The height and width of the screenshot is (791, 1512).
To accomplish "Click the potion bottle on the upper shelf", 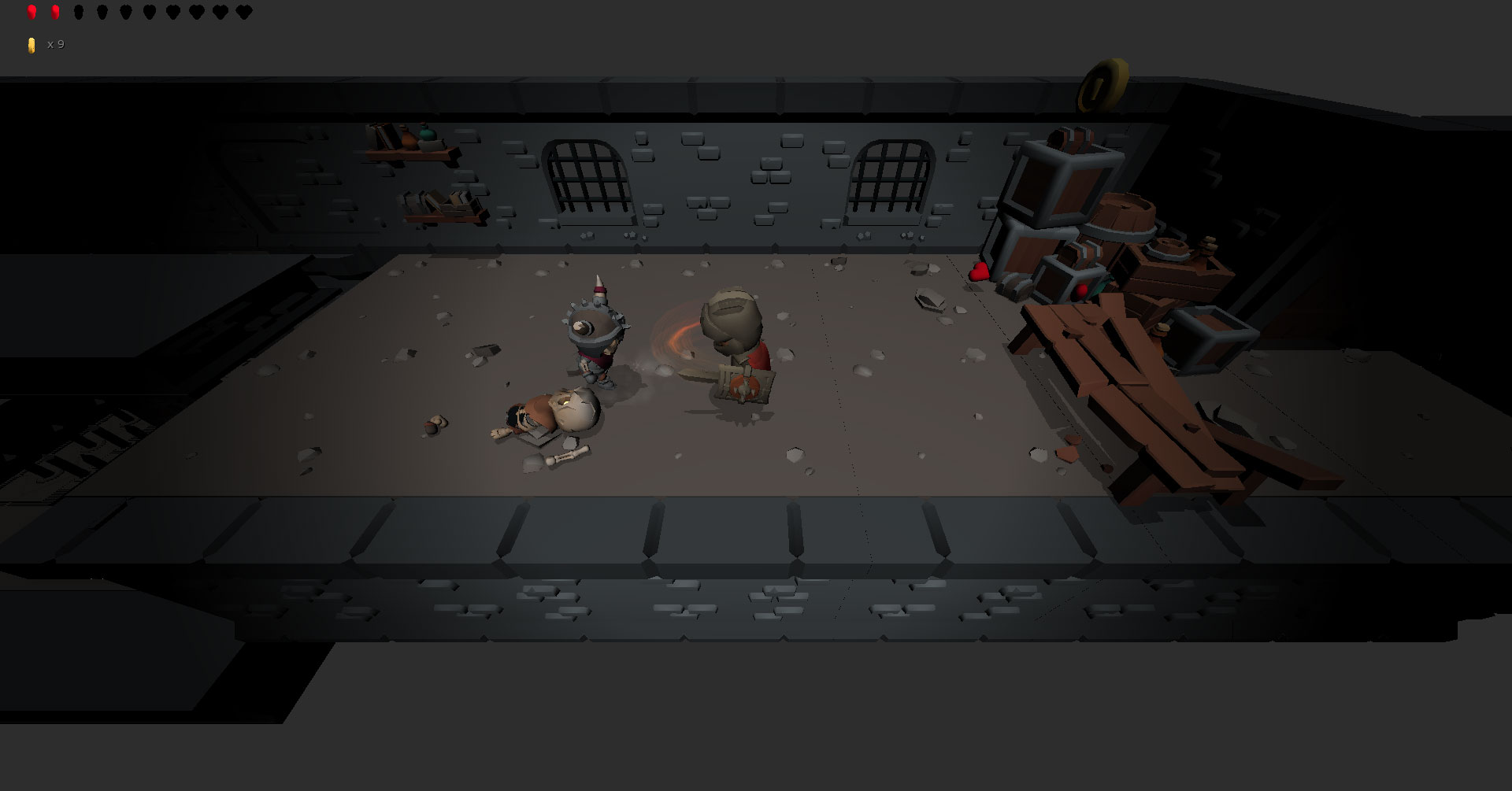I will tap(428, 134).
